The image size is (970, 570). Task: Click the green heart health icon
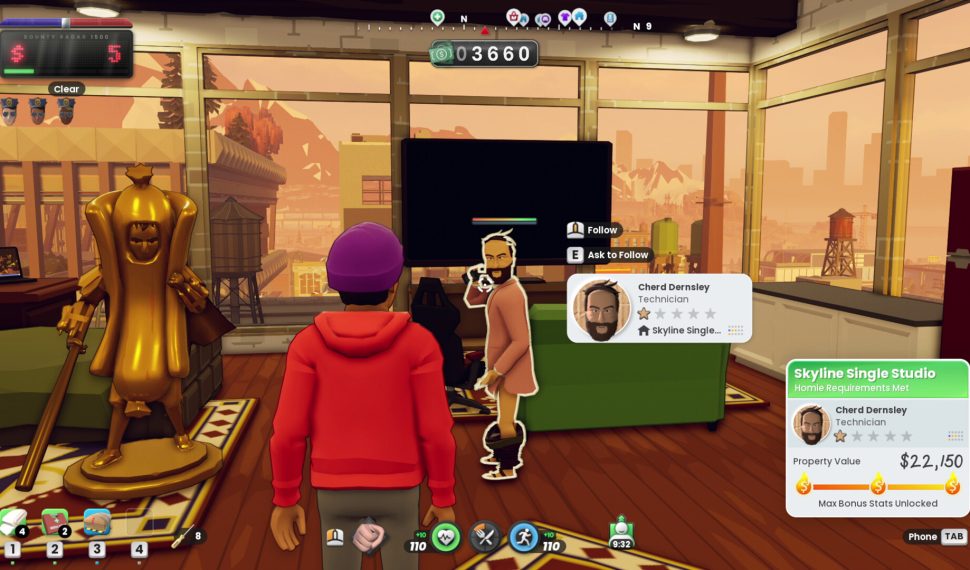(x=446, y=537)
